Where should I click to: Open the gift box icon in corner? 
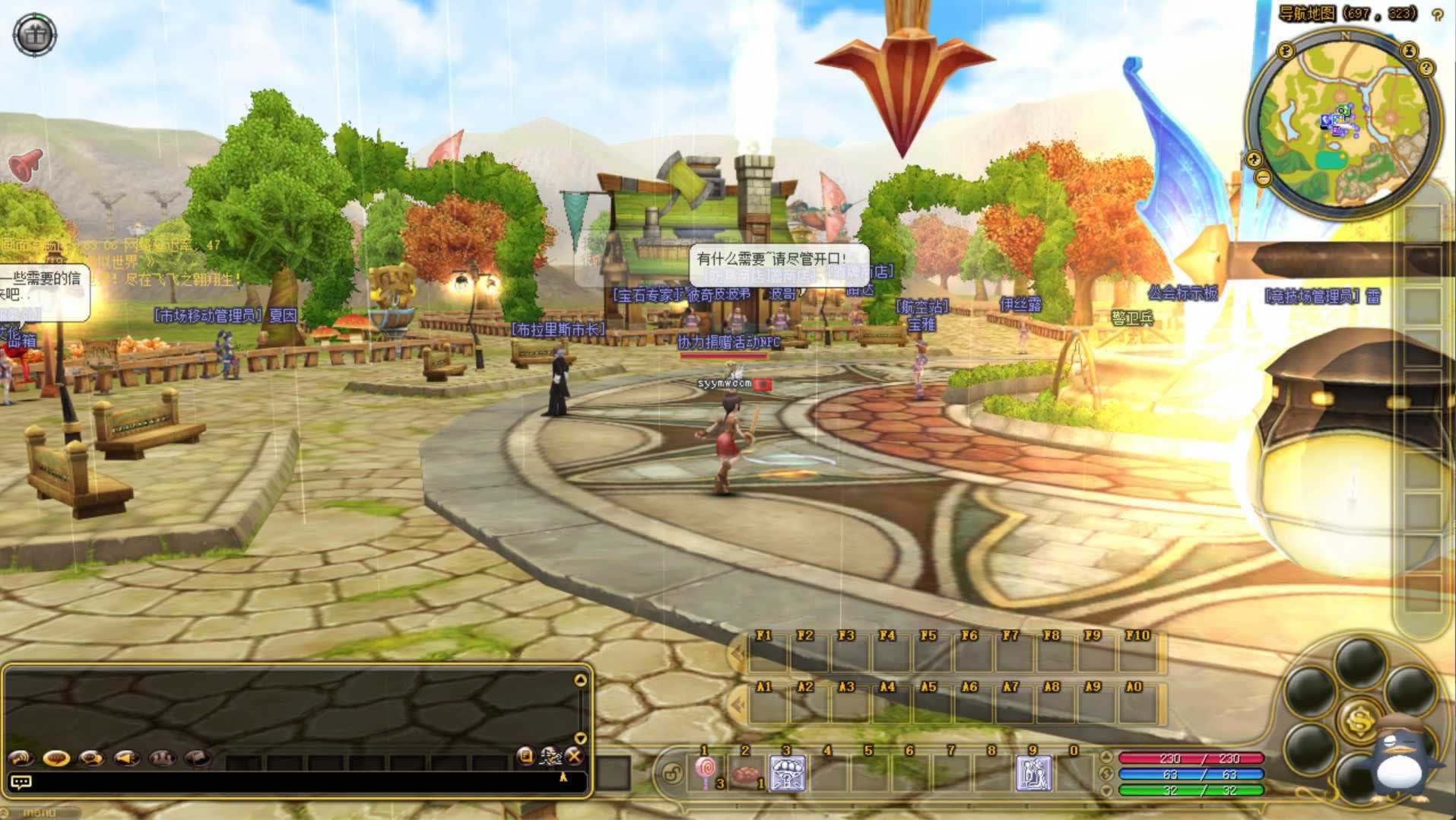click(35, 33)
